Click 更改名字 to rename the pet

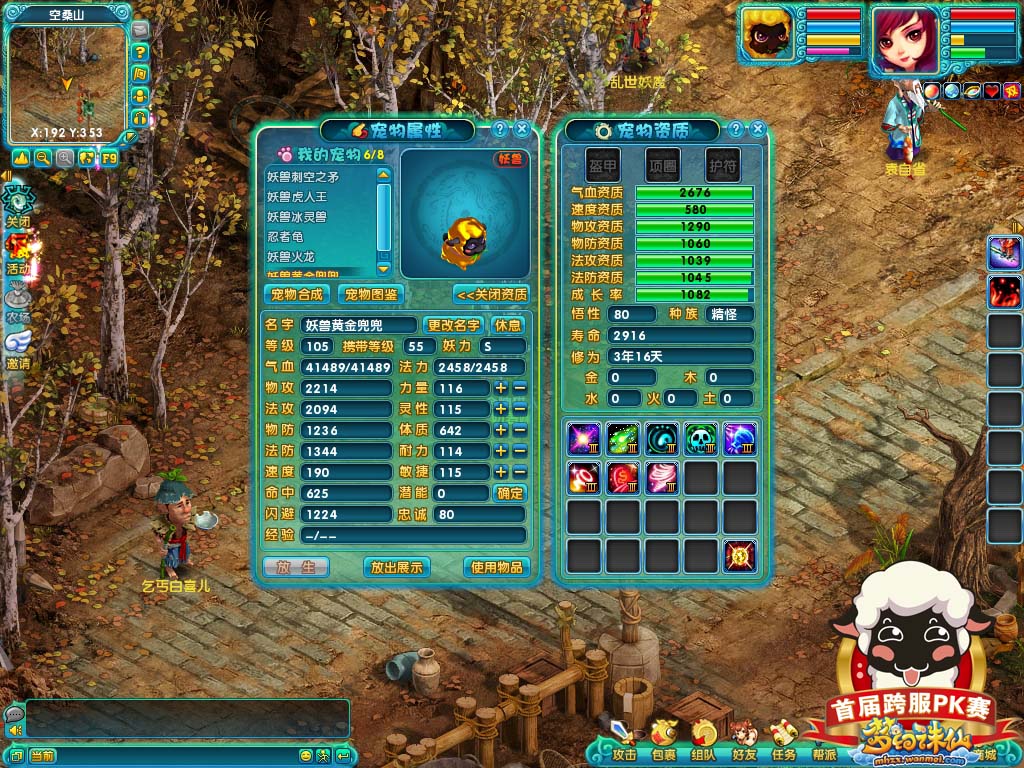pos(453,325)
